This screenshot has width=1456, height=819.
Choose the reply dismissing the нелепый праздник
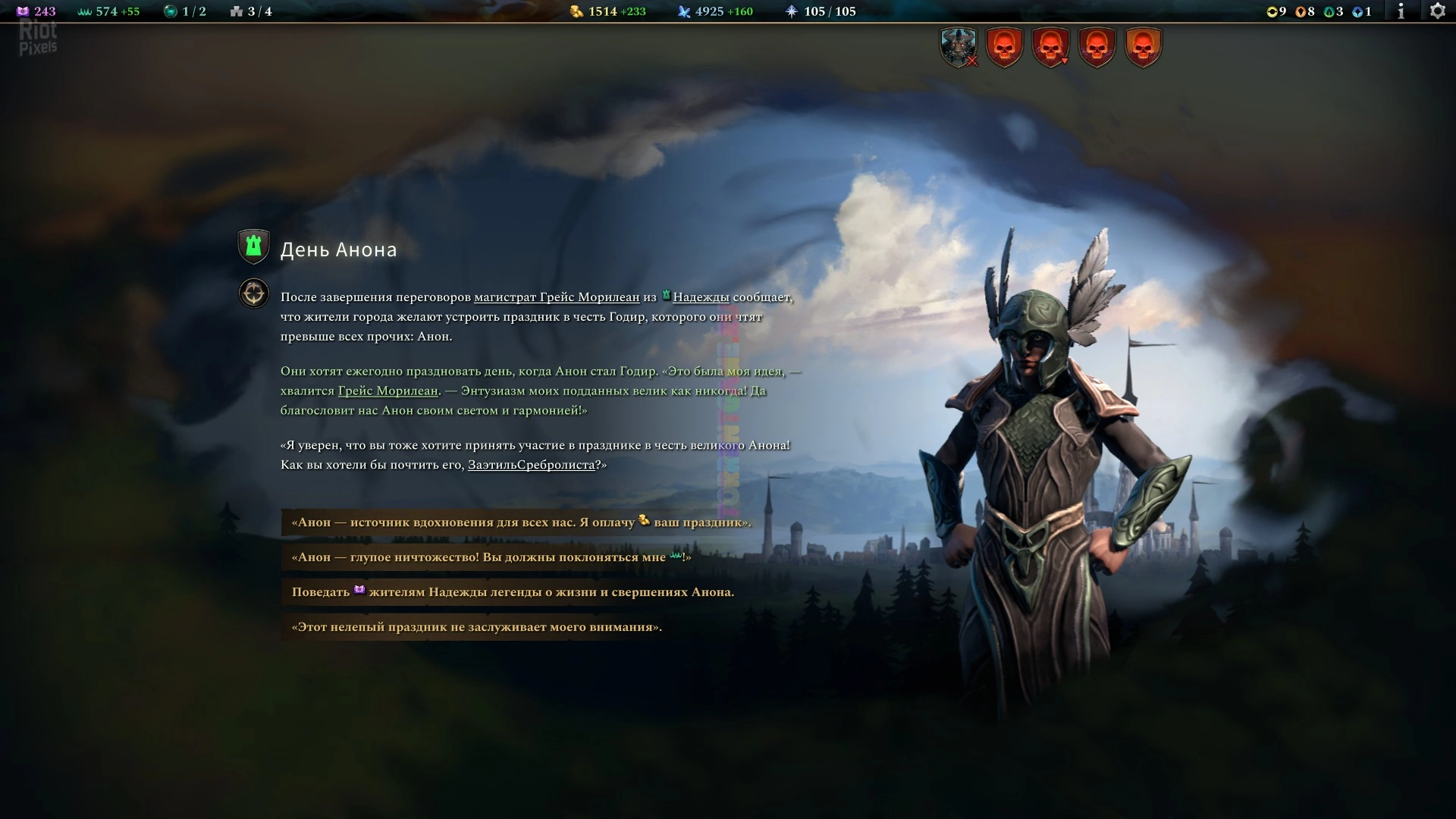click(x=476, y=627)
